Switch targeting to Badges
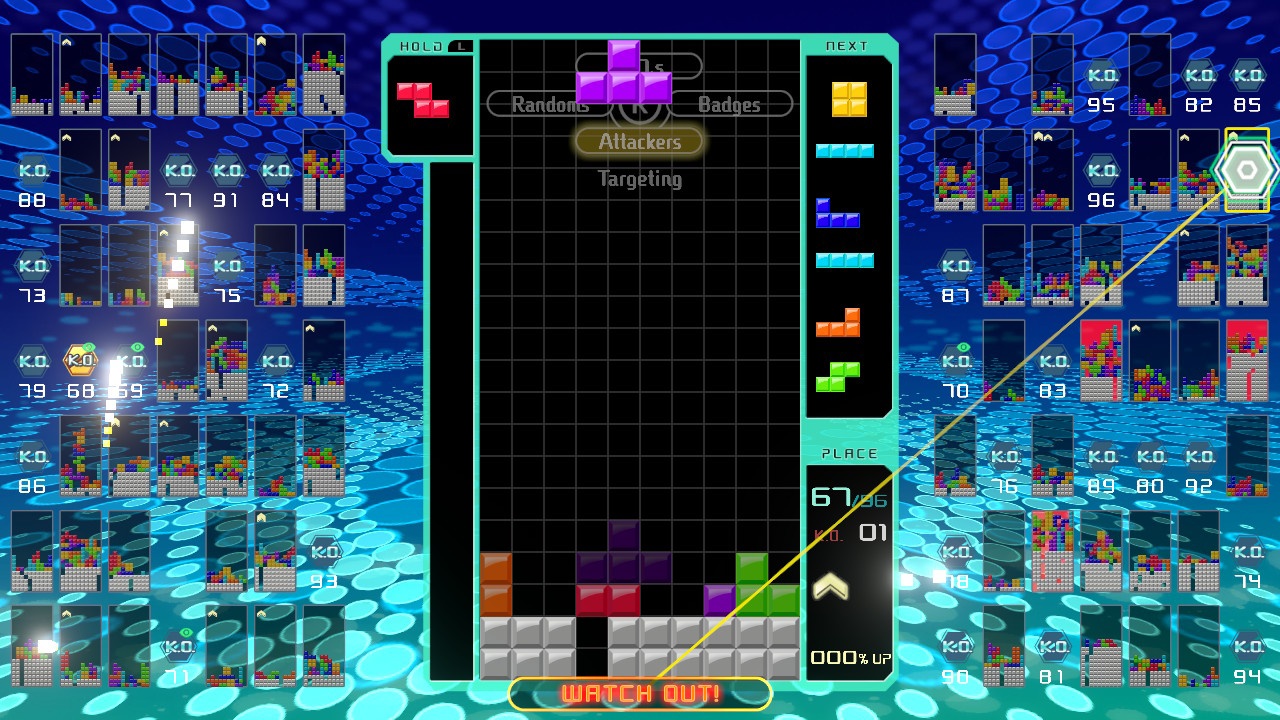1280x720 pixels. click(729, 104)
